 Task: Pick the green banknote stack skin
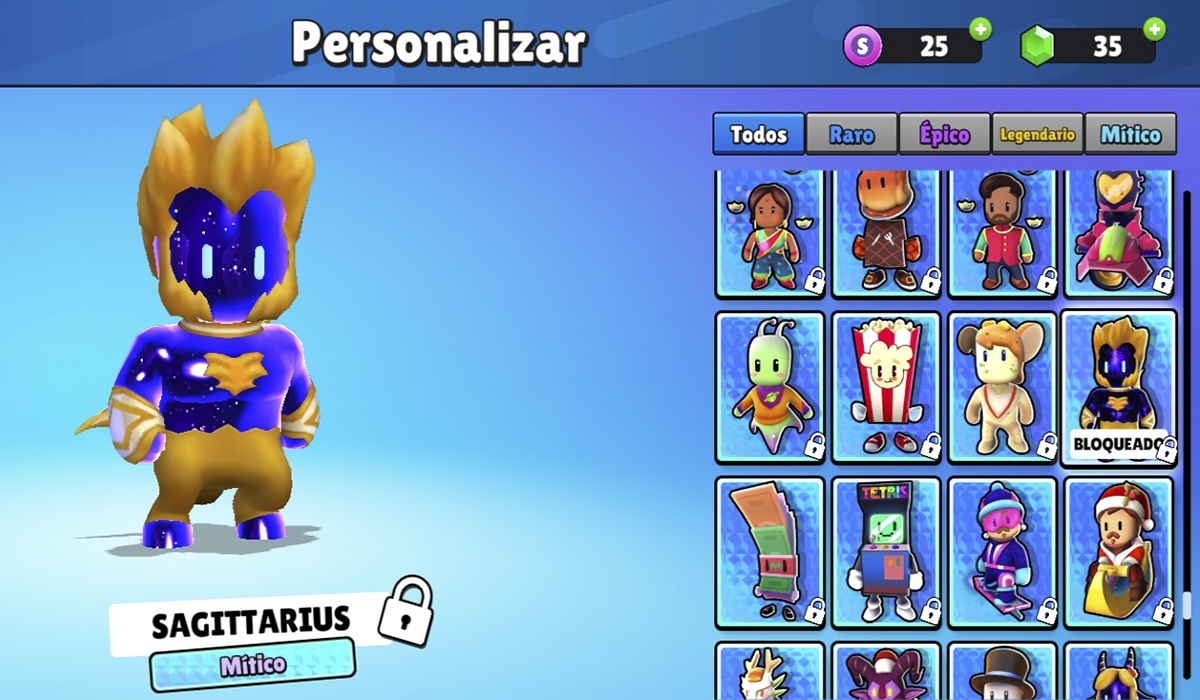(770, 552)
